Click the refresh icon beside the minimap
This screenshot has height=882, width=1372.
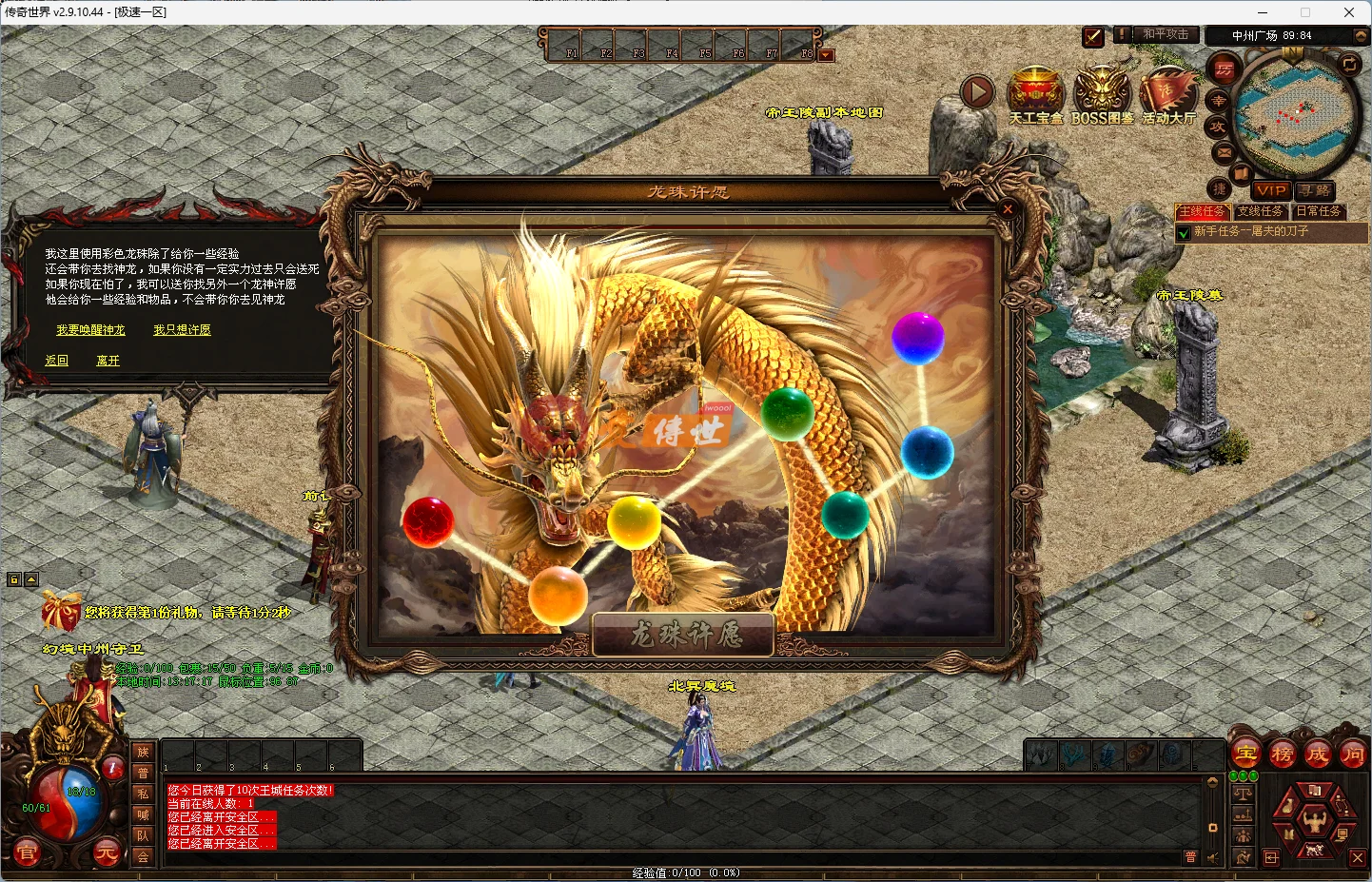pyautogui.click(x=1350, y=65)
